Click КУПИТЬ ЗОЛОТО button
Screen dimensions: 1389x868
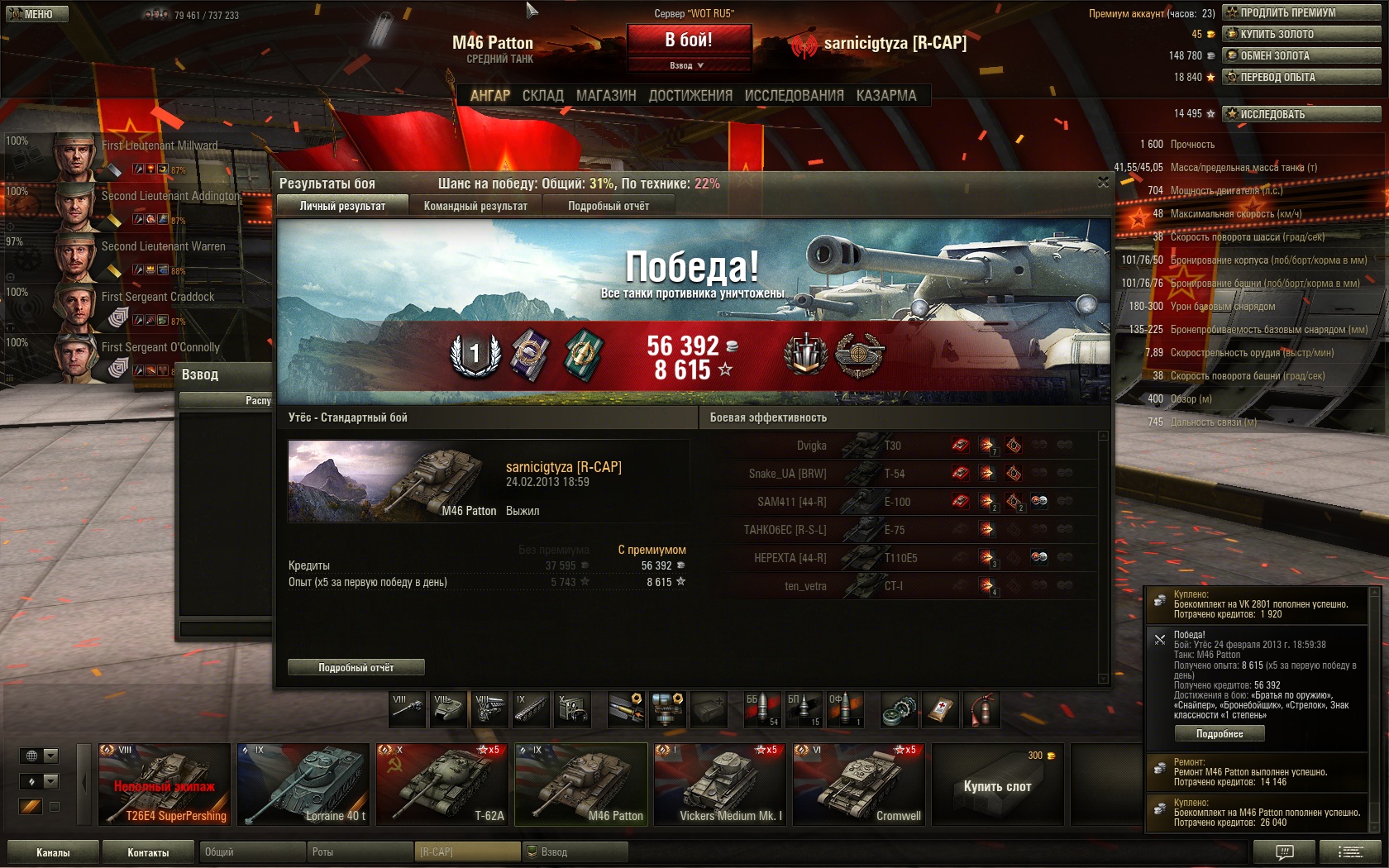1301,34
